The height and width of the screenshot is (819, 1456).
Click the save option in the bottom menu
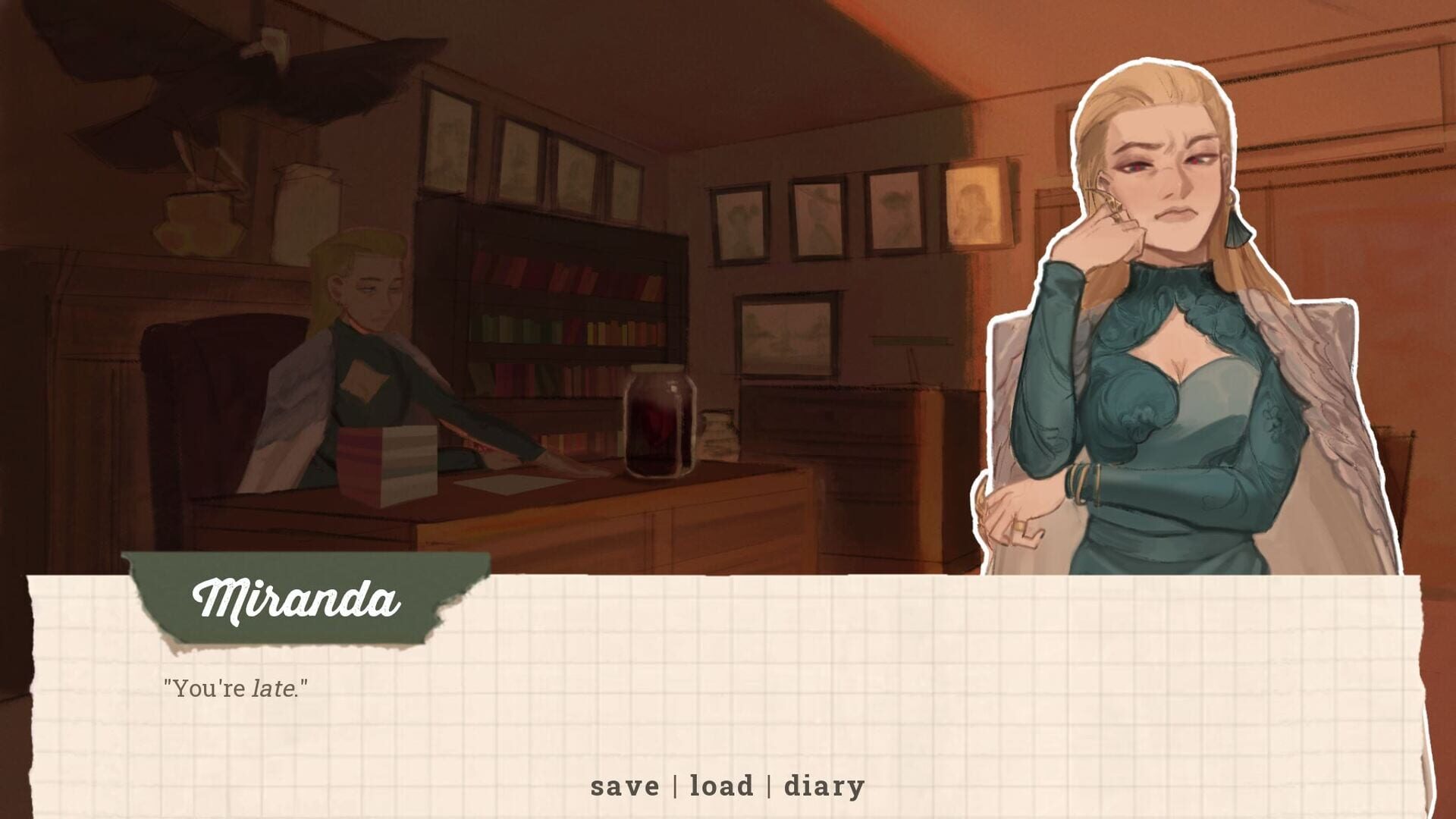(x=625, y=786)
